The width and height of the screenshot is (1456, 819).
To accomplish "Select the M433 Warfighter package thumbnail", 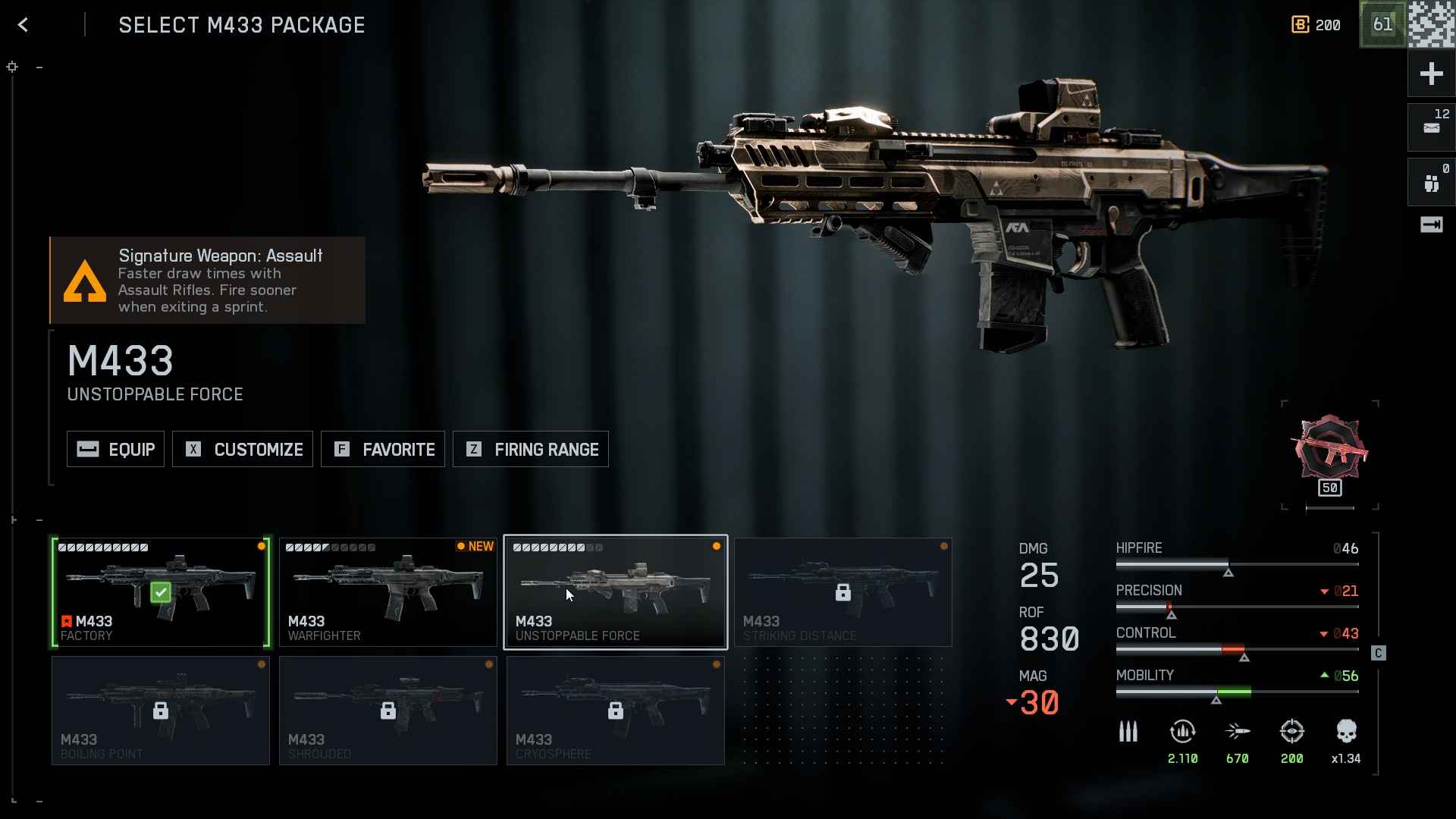I will click(x=388, y=591).
